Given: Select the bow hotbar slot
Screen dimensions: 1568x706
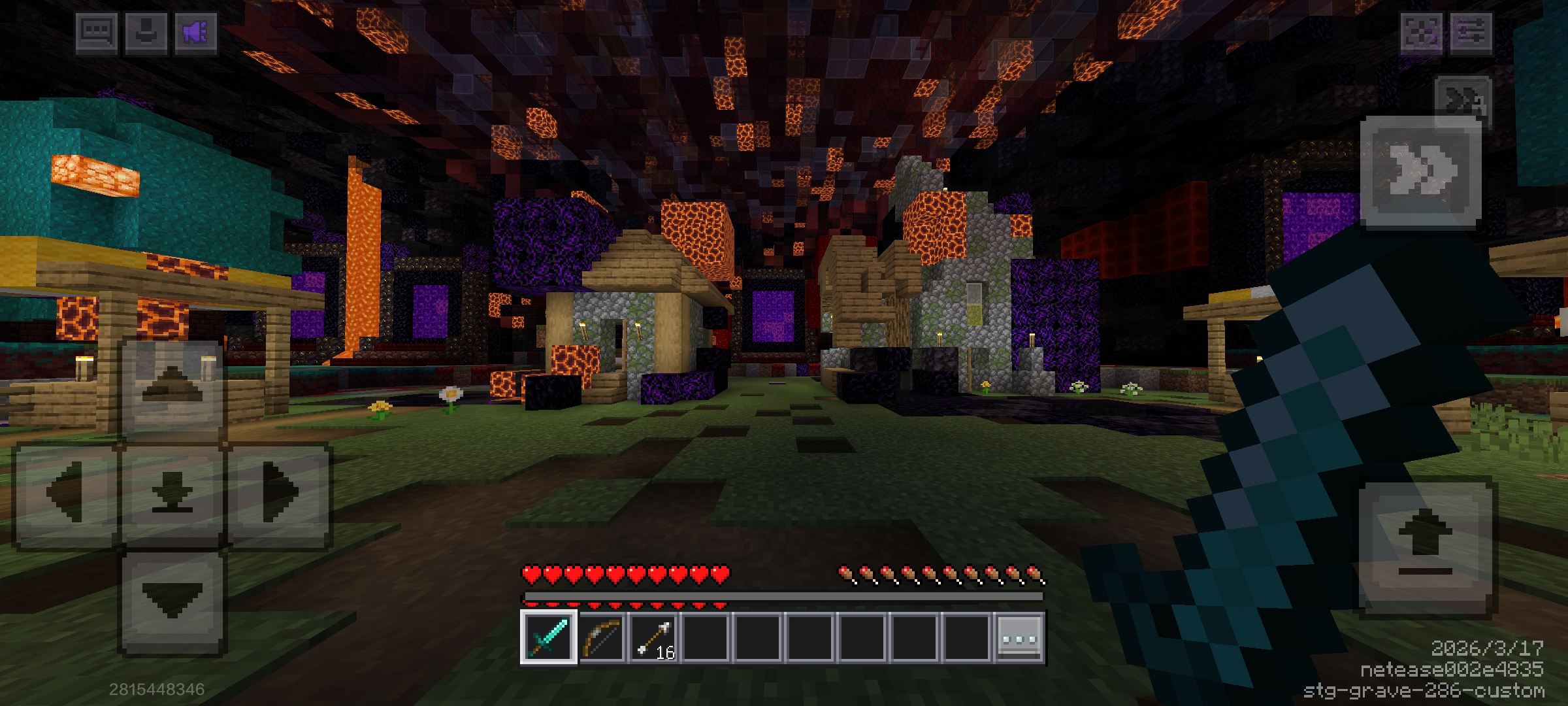Looking at the screenshot, I should tap(601, 637).
